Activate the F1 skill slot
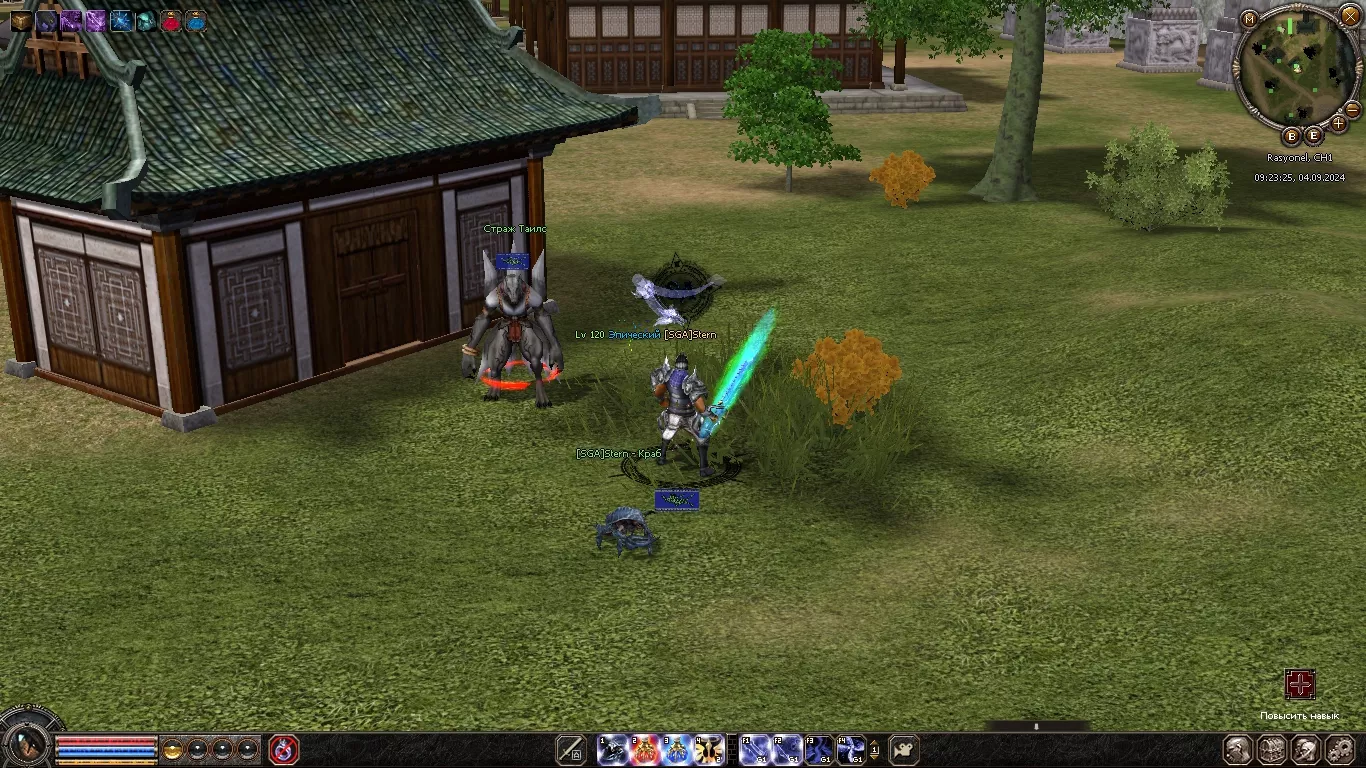Image resolution: width=1366 pixels, height=768 pixels. pyautogui.click(x=755, y=749)
